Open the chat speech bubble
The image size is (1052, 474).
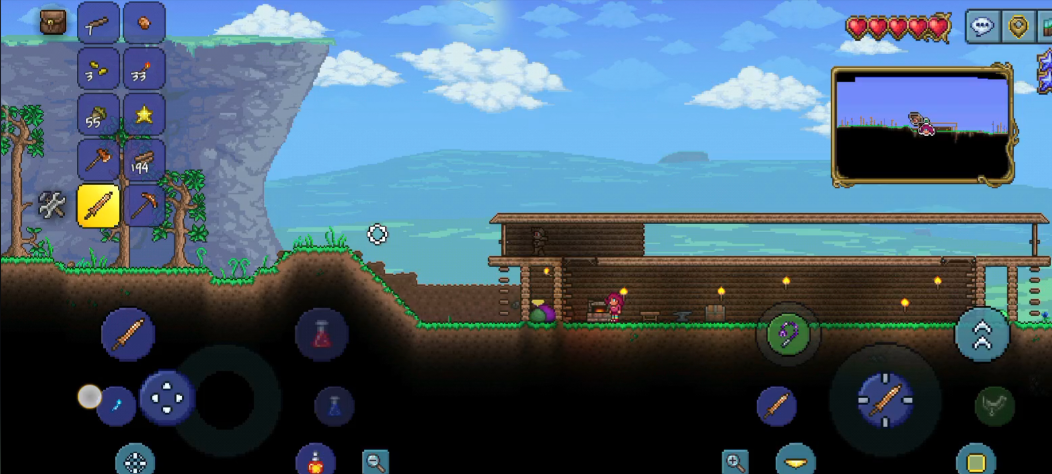(x=982, y=26)
